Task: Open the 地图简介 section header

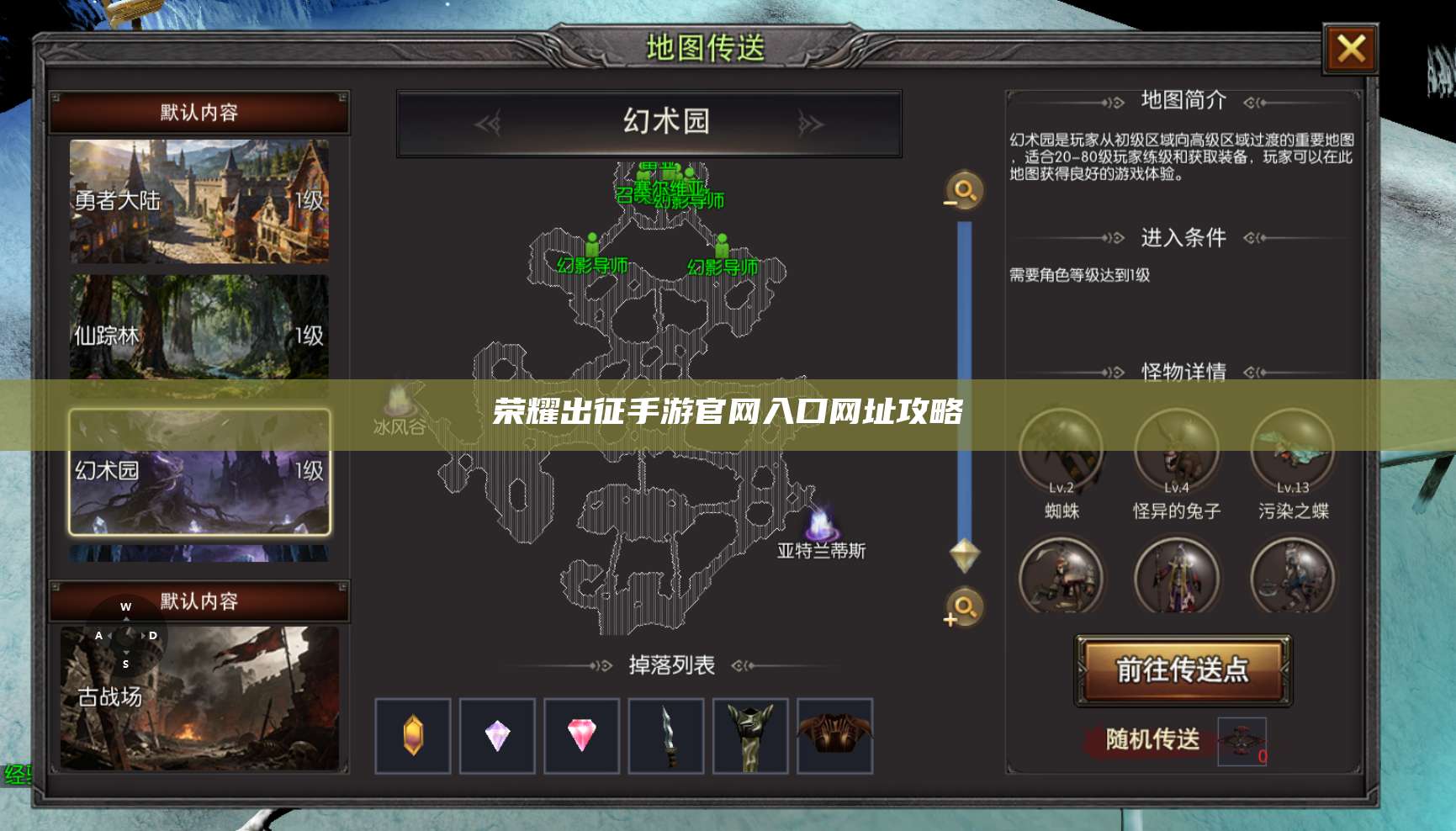Action: pyautogui.click(x=1184, y=100)
